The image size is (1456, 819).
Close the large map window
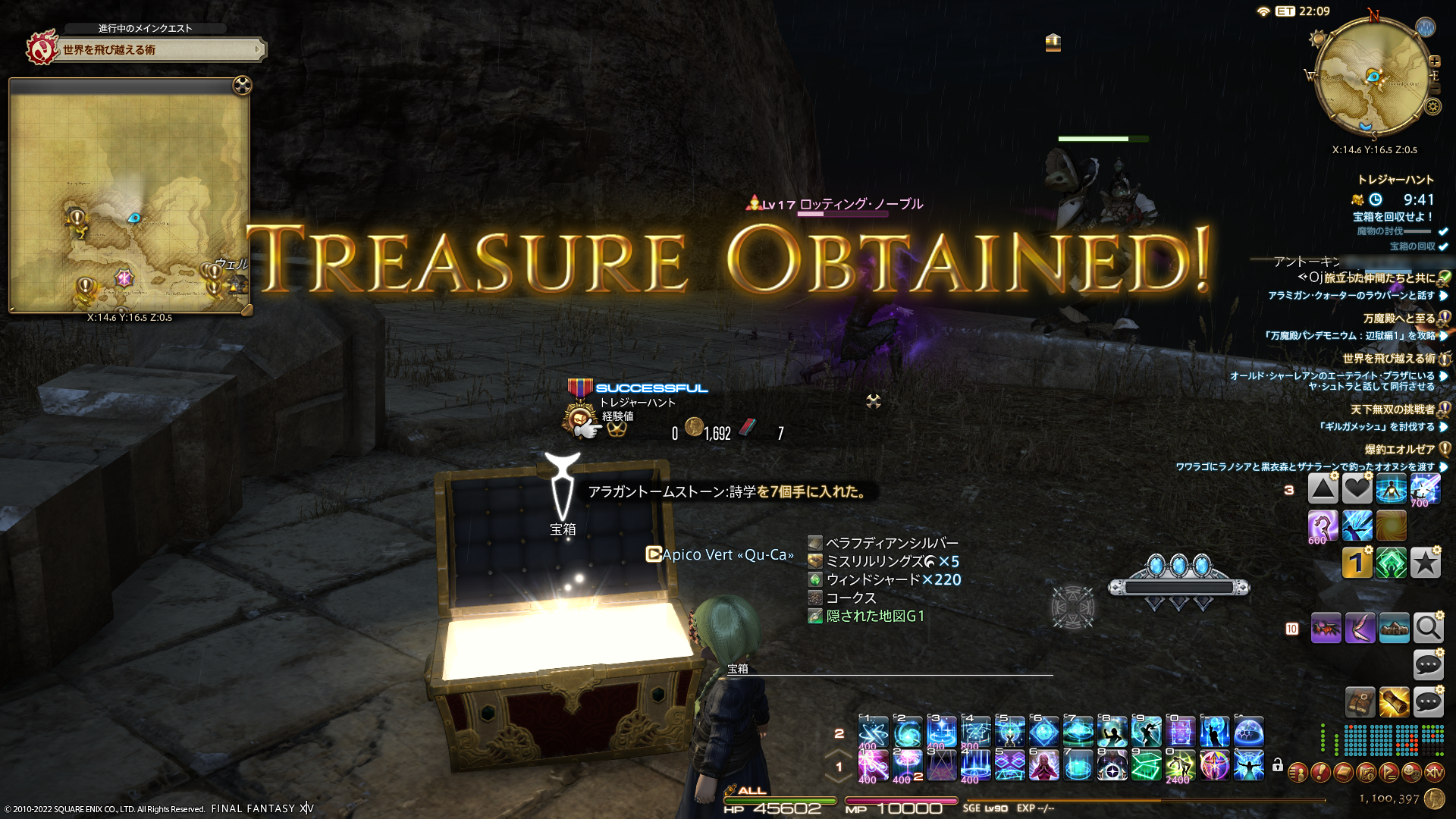(x=242, y=86)
